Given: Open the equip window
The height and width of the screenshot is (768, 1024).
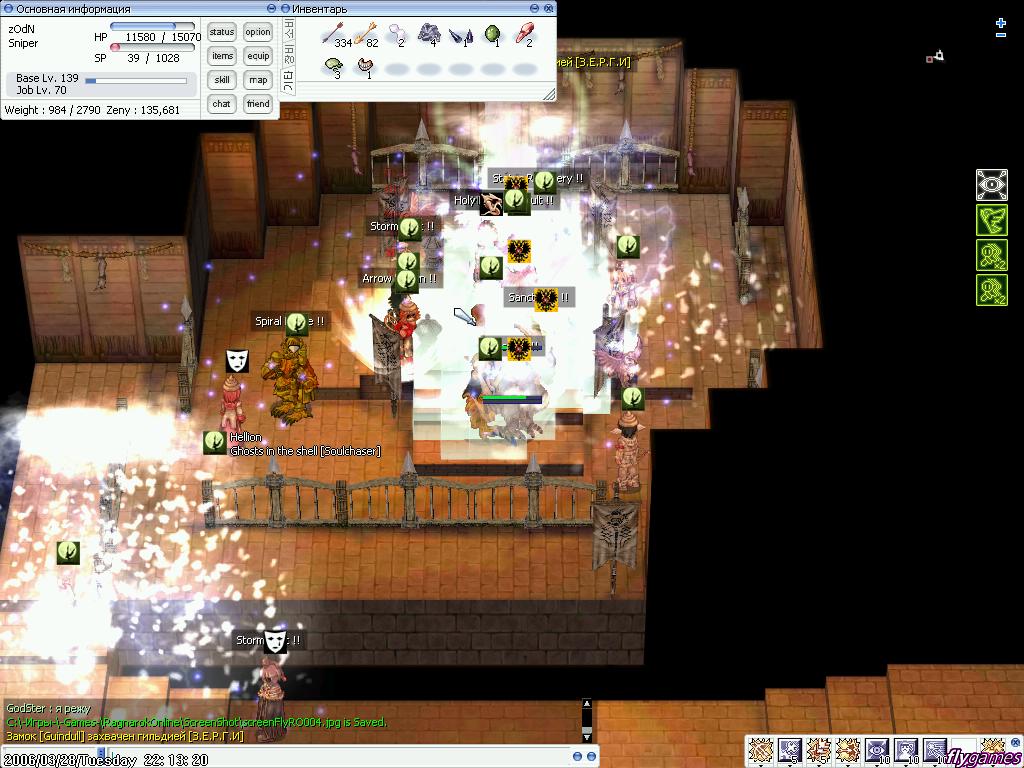Looking at the screenshot, I should tap(258, 56).
